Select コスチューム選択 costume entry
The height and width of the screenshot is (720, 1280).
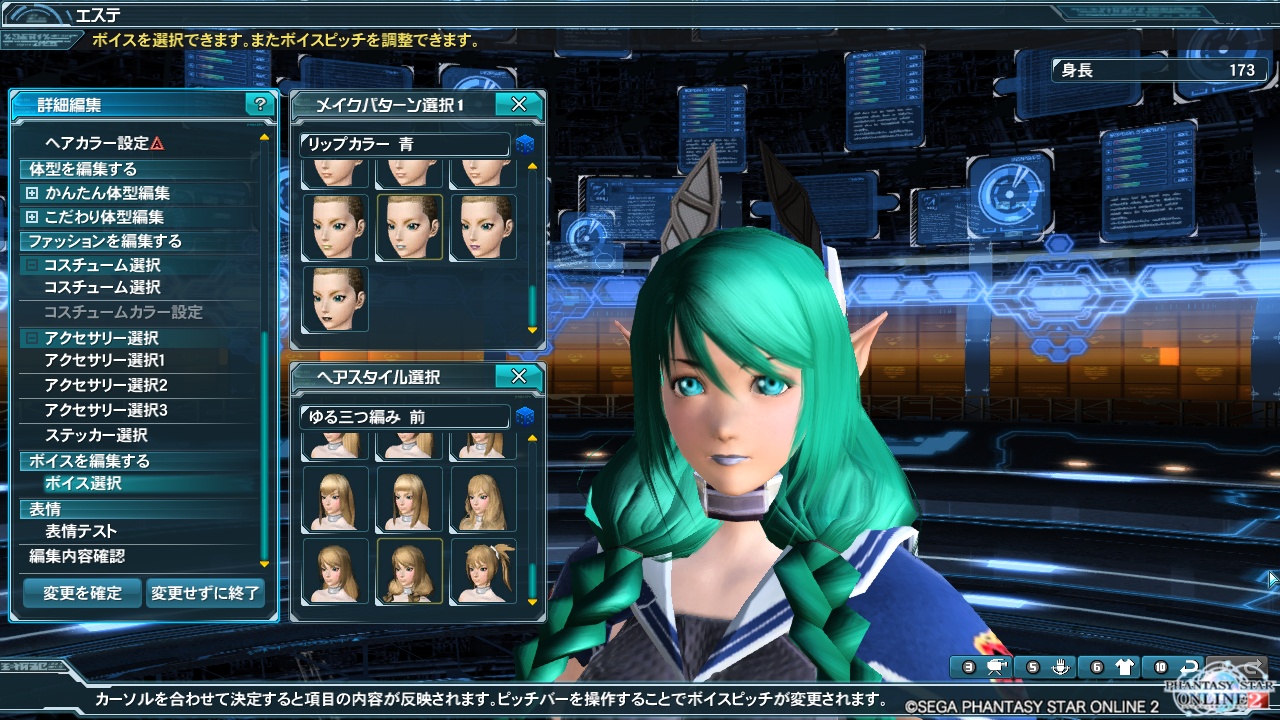tap(102, 288)
